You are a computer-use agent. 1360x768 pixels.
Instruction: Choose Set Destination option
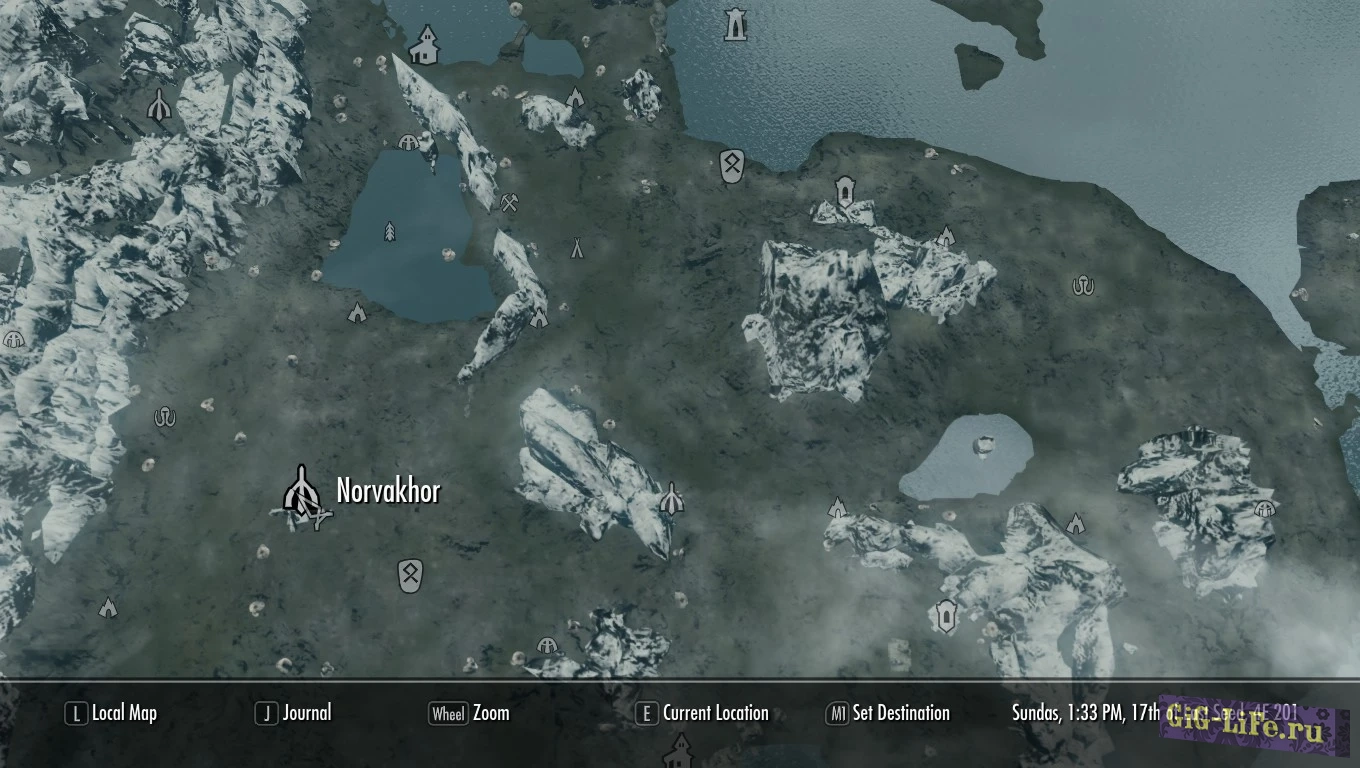point(888,713)
